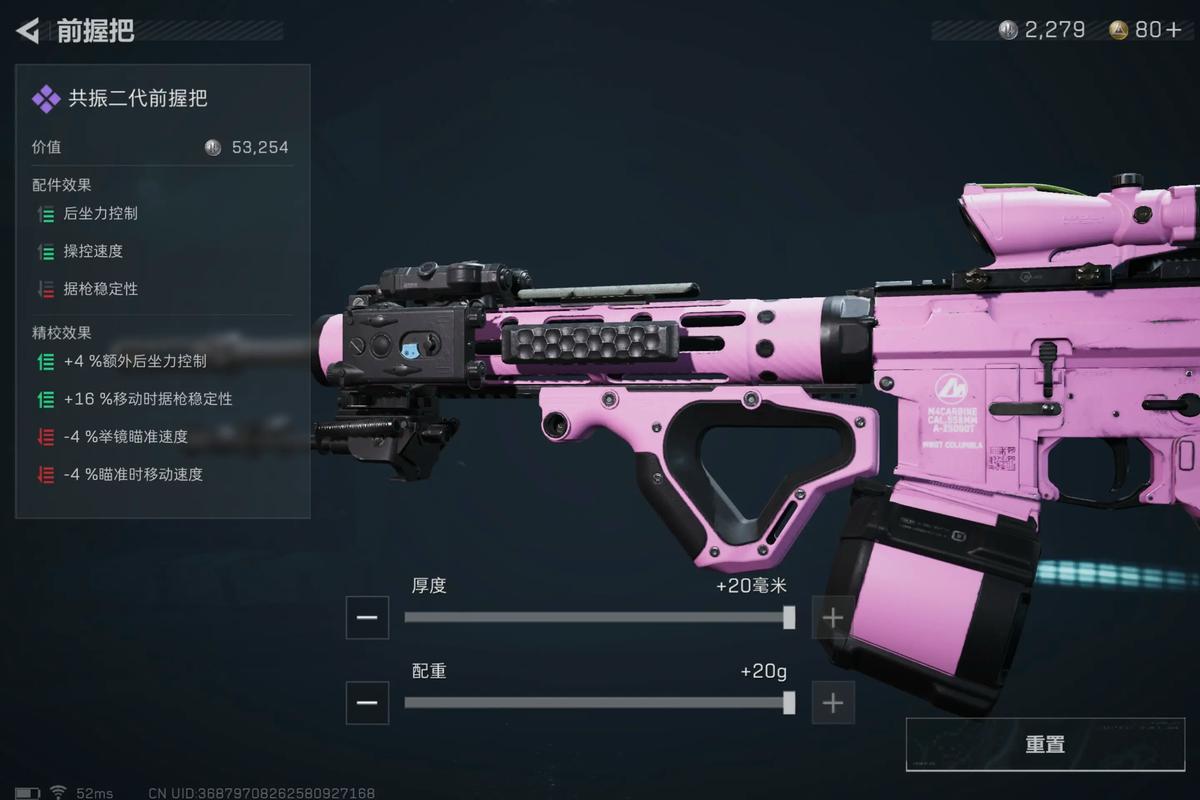Click the 配重 weight slider handle

coord(789,703)
